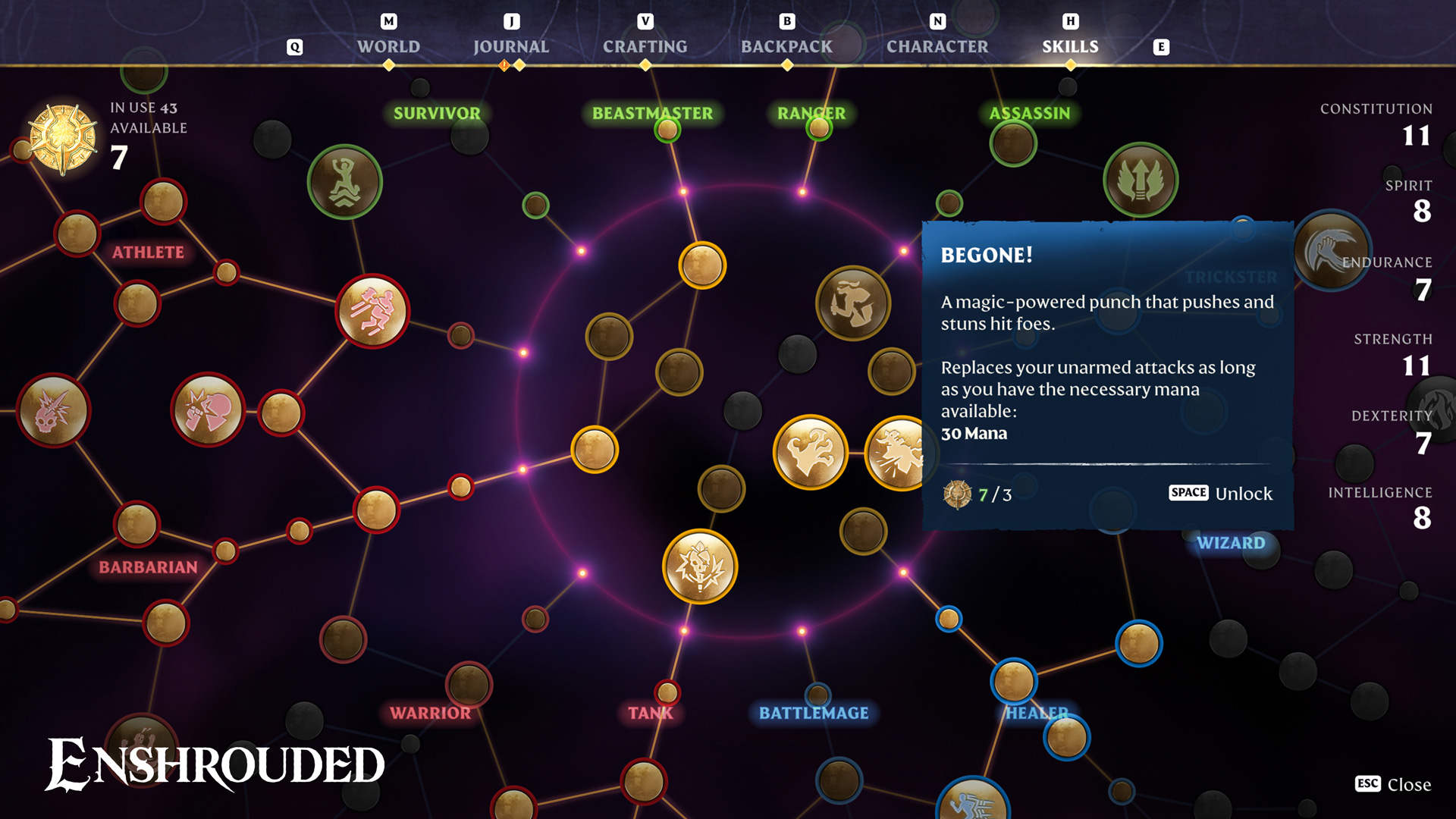Choose the green meditating figure skill node
1456x819 pixels.
point(345,182)
